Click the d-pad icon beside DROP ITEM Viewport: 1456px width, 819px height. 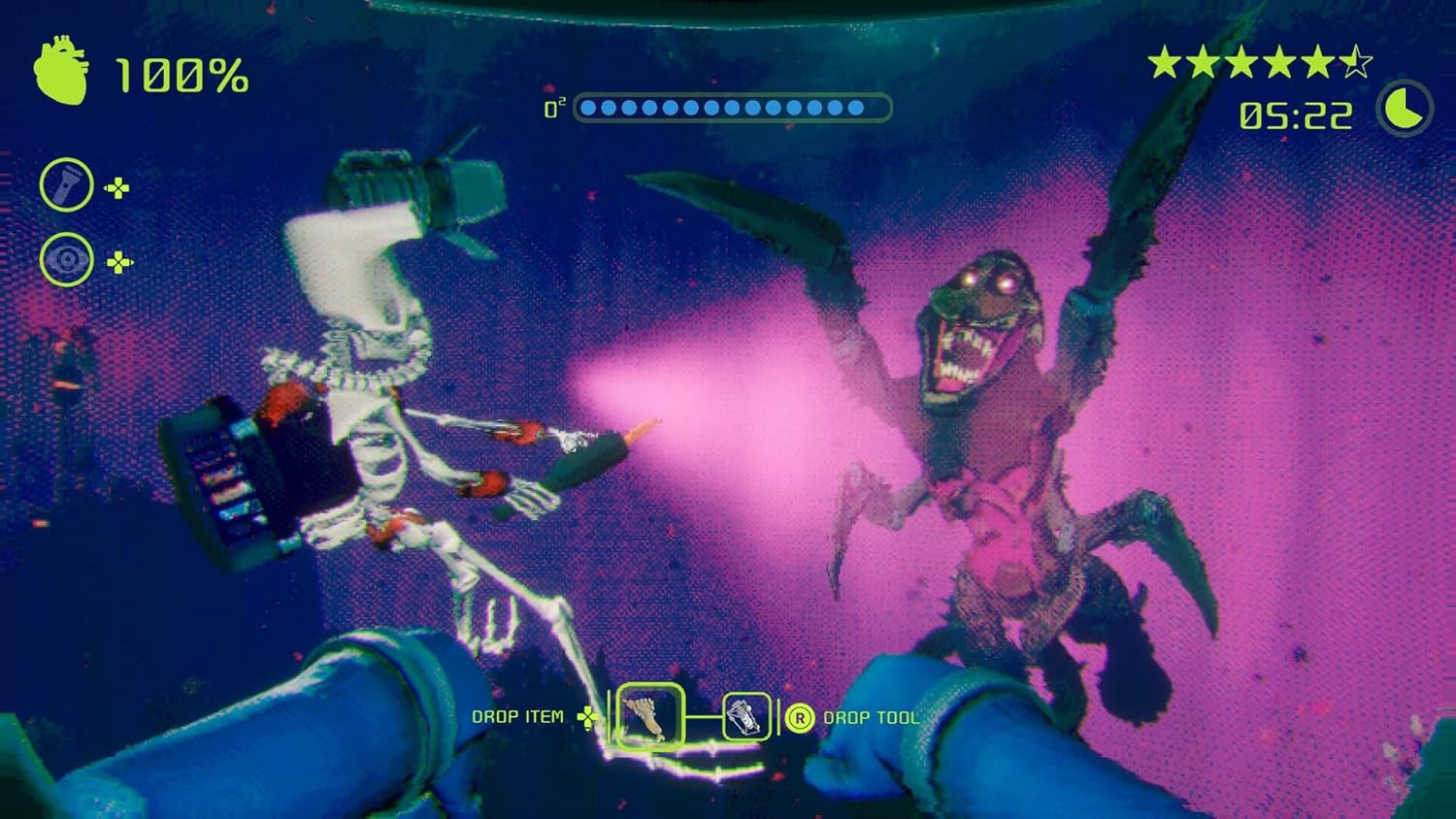pyautogui.click(x=585, y=719)
